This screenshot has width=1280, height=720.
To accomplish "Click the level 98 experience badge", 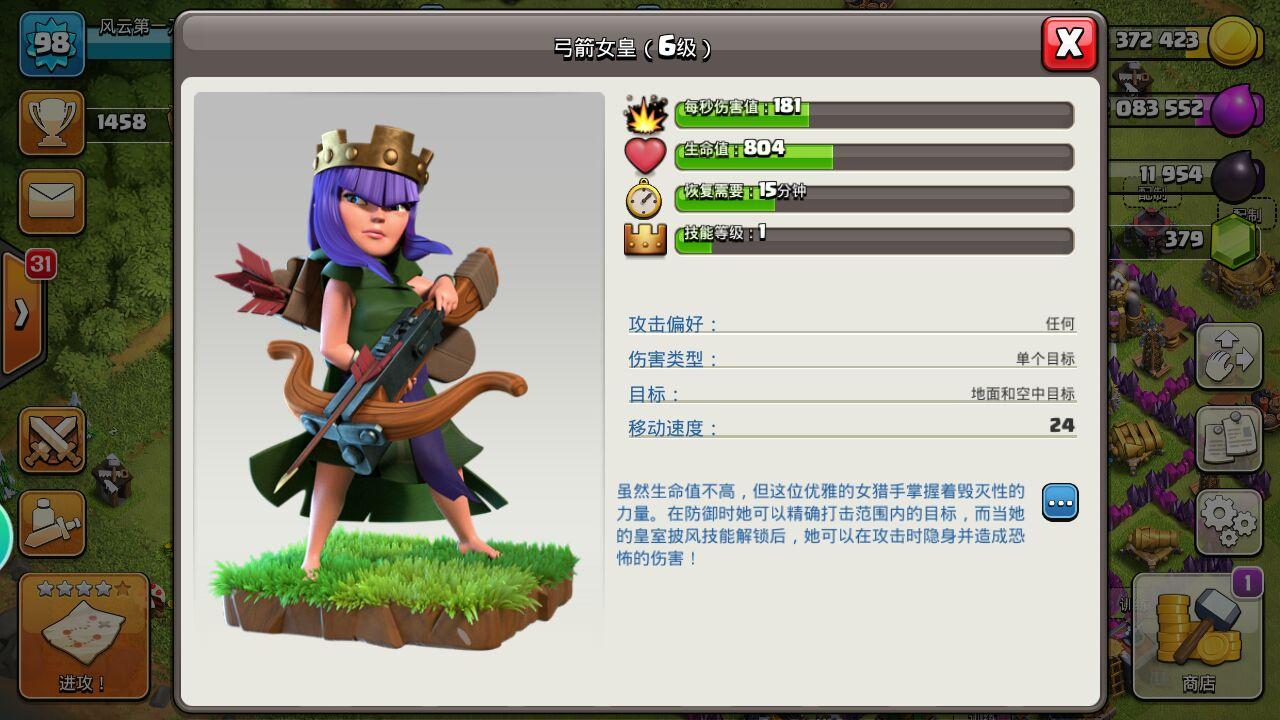I will tap(51, 44).
